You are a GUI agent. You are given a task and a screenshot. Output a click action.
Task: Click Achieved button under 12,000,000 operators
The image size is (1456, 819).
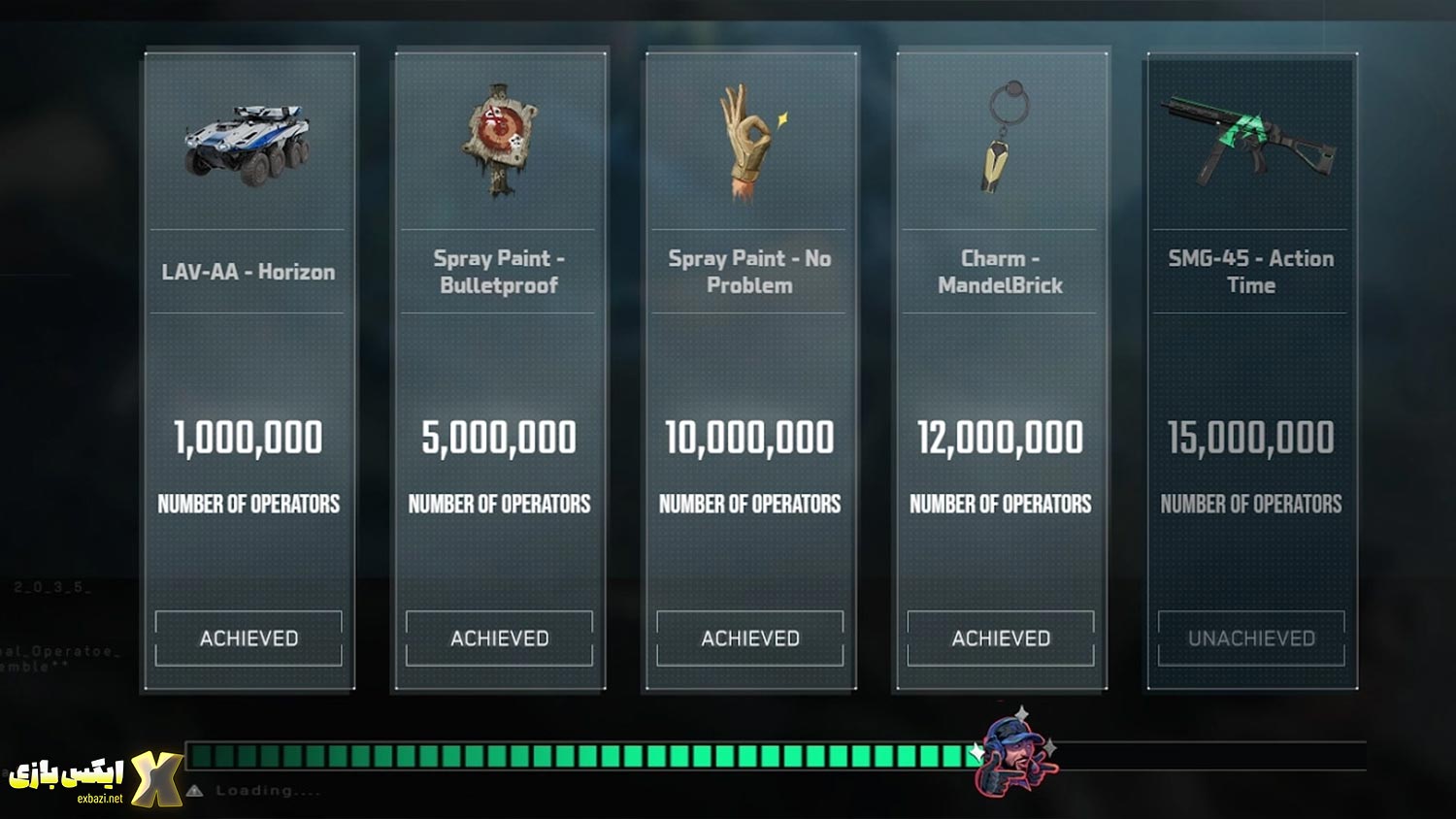pos(1000,639)
